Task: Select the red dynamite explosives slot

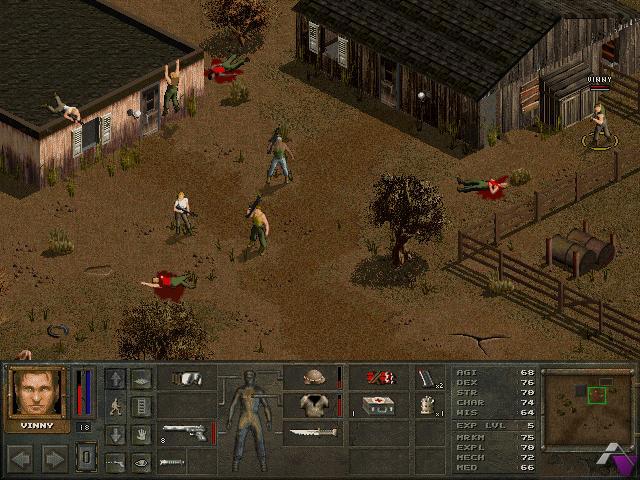Action: pyautogui.click(x=378, y=378)
